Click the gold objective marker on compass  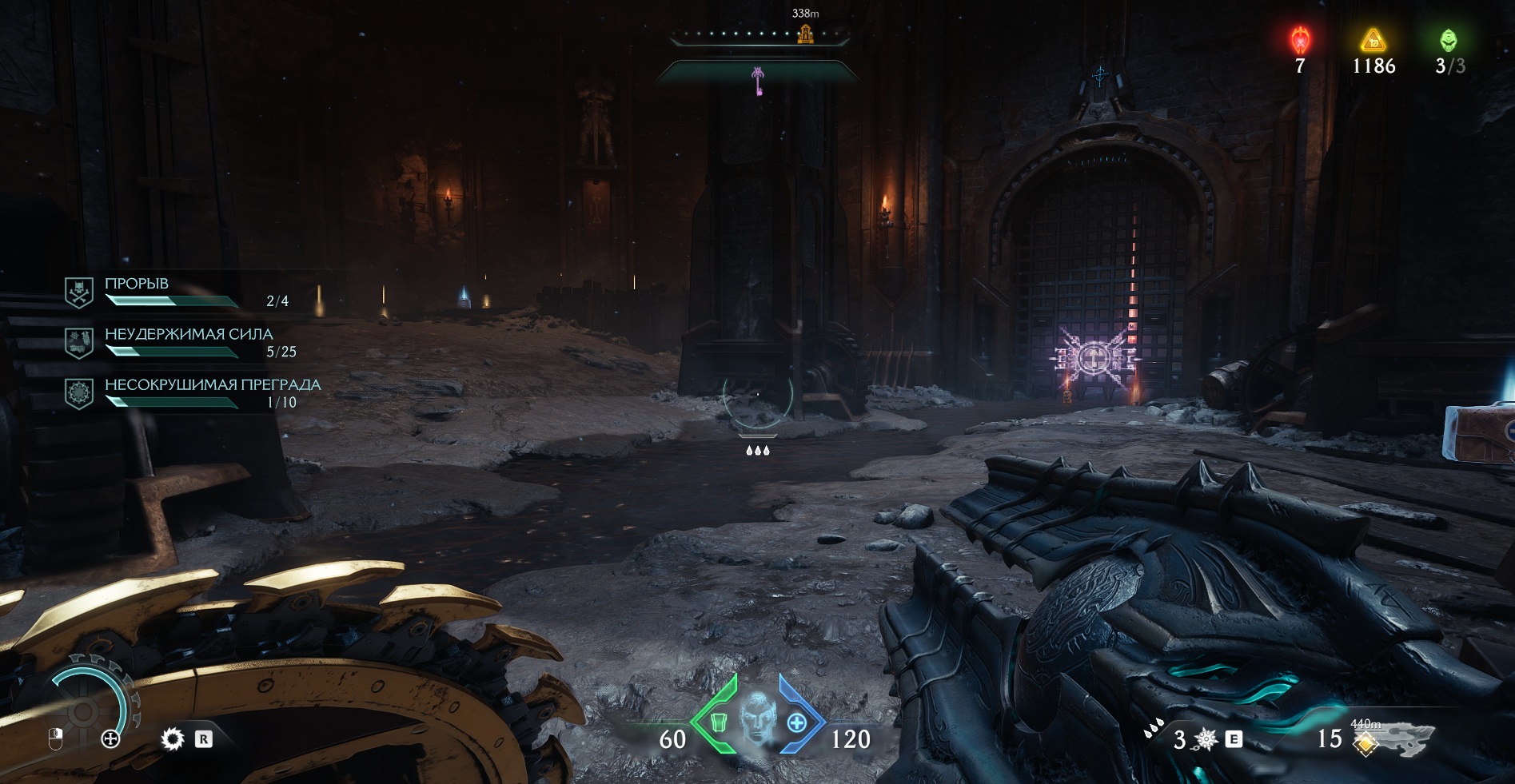[805, 34]
